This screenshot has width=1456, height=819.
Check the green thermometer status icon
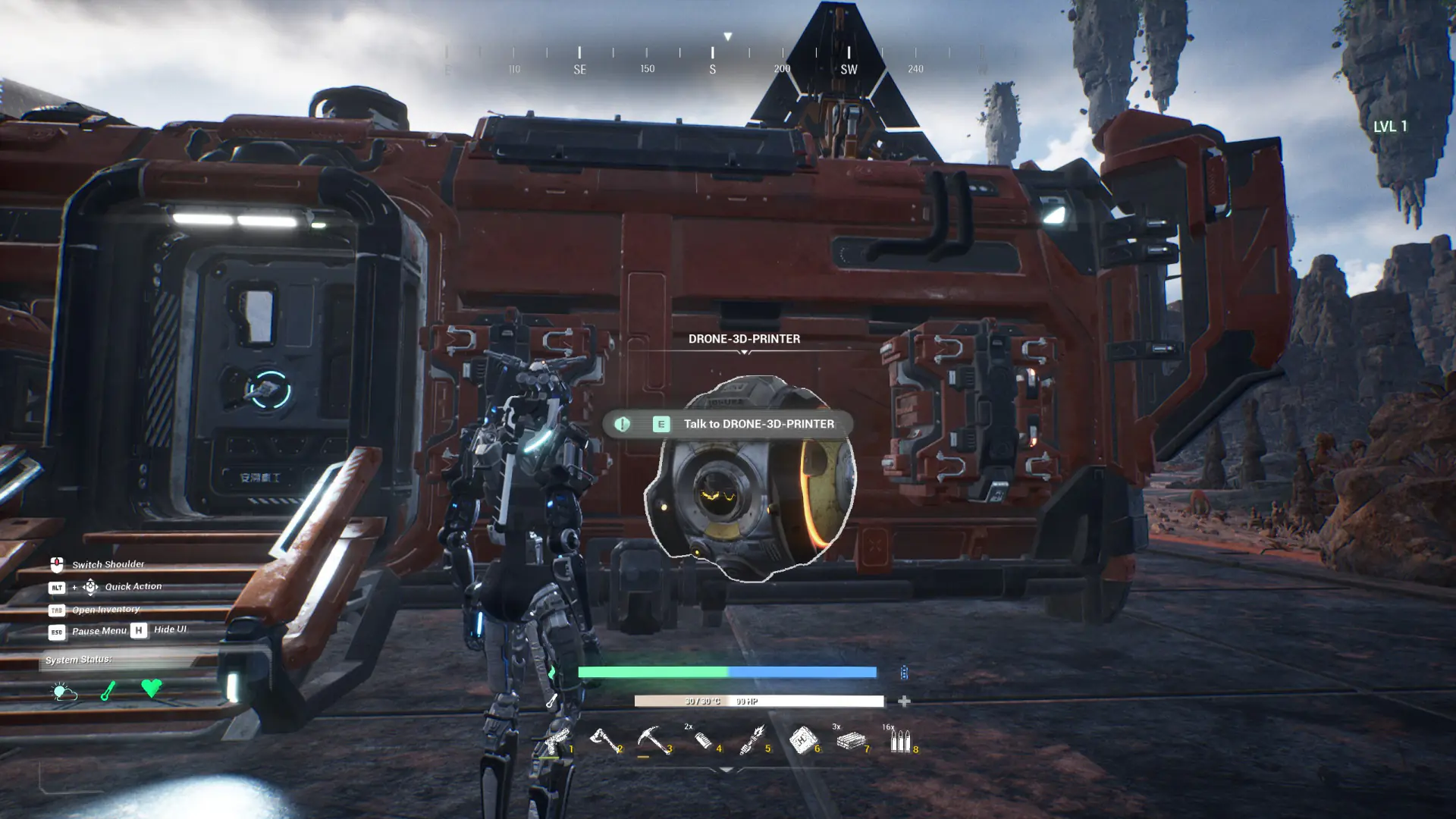click(x=108, y=691)
